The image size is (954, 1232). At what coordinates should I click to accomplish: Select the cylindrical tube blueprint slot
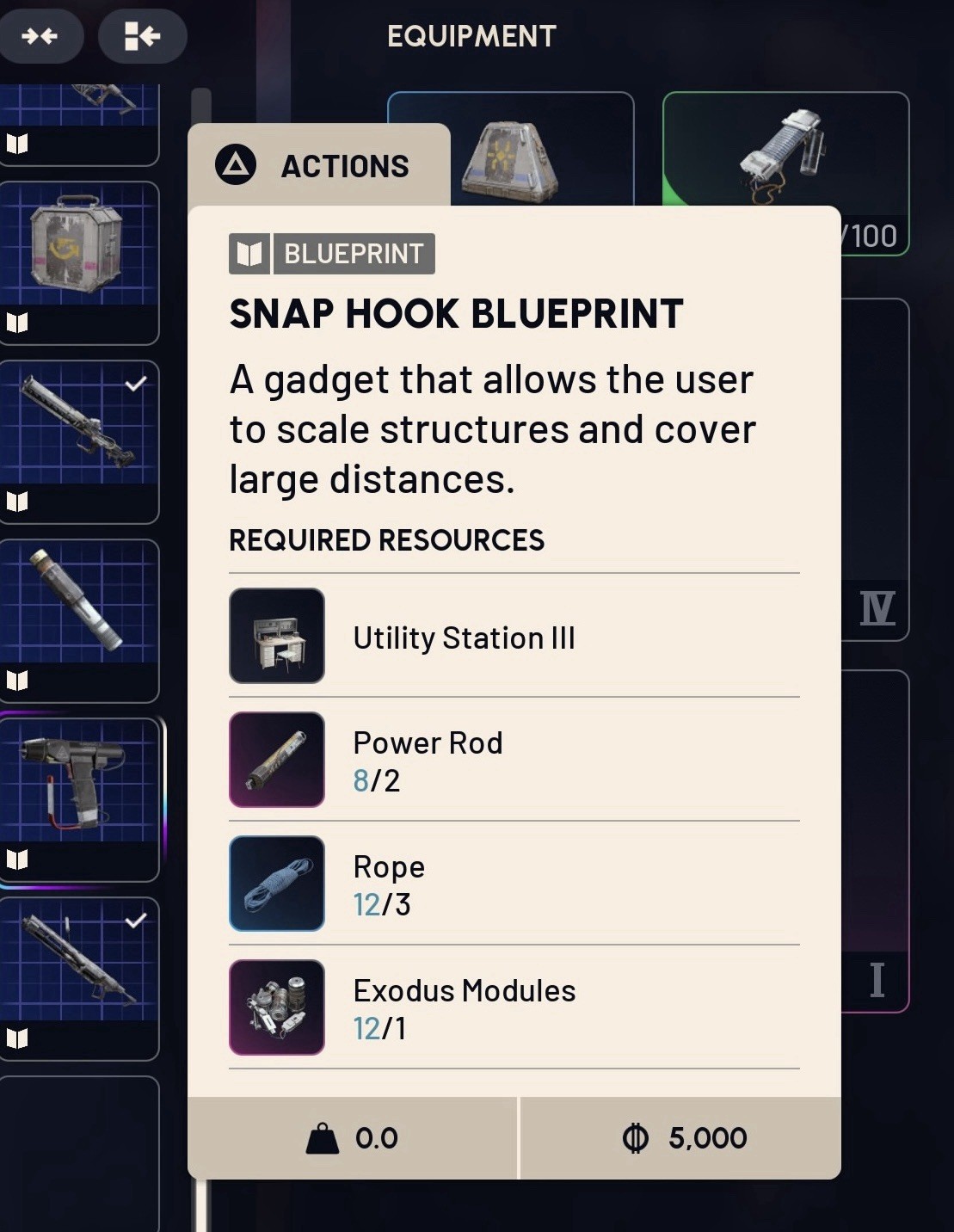click(77, 619)
